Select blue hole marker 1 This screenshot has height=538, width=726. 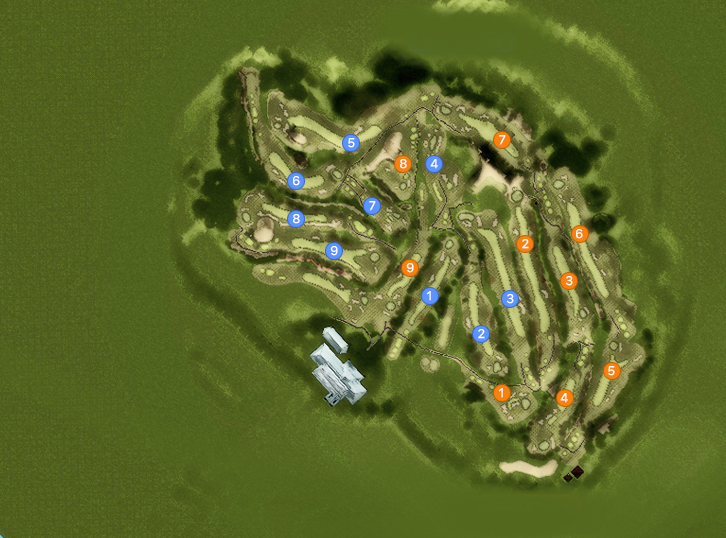430,296
